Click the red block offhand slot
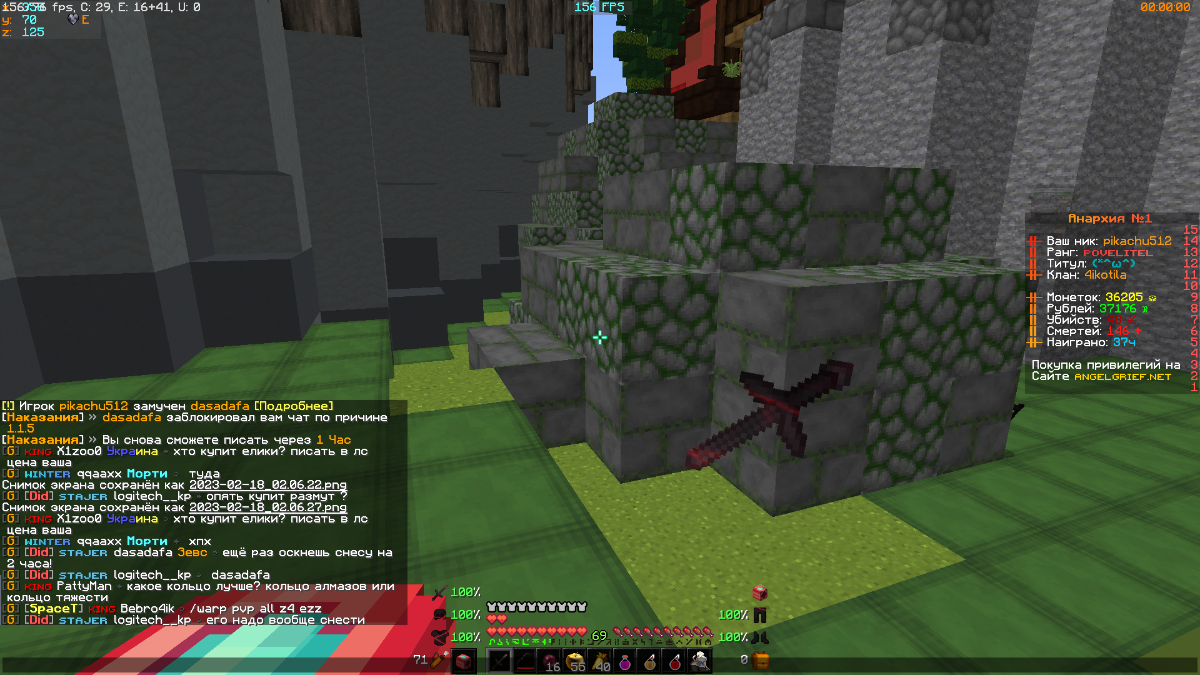Image resolution: width=1200 pixels, height=675 pixels. point(463,661)
